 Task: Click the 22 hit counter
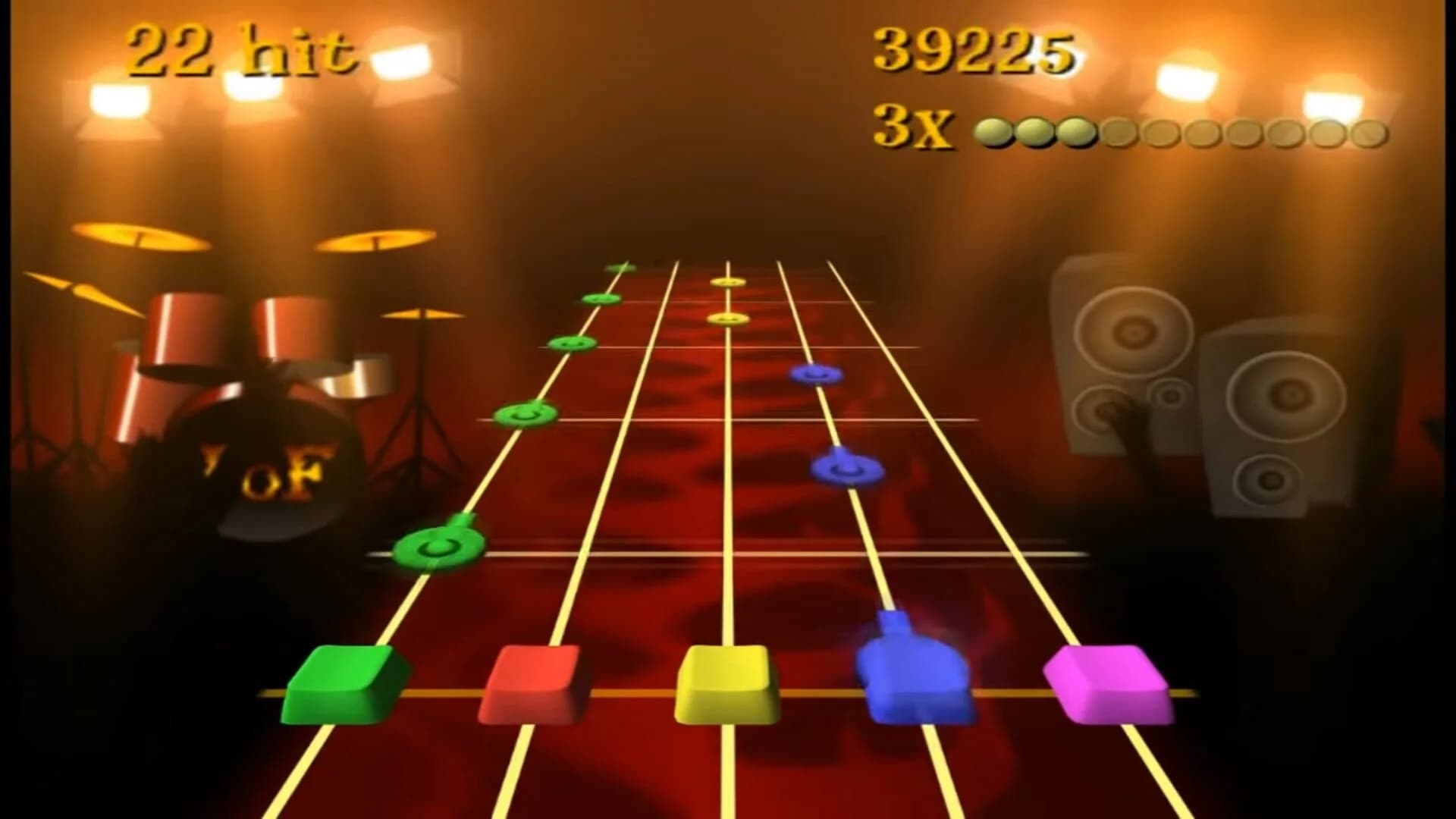tap(243, 49)
